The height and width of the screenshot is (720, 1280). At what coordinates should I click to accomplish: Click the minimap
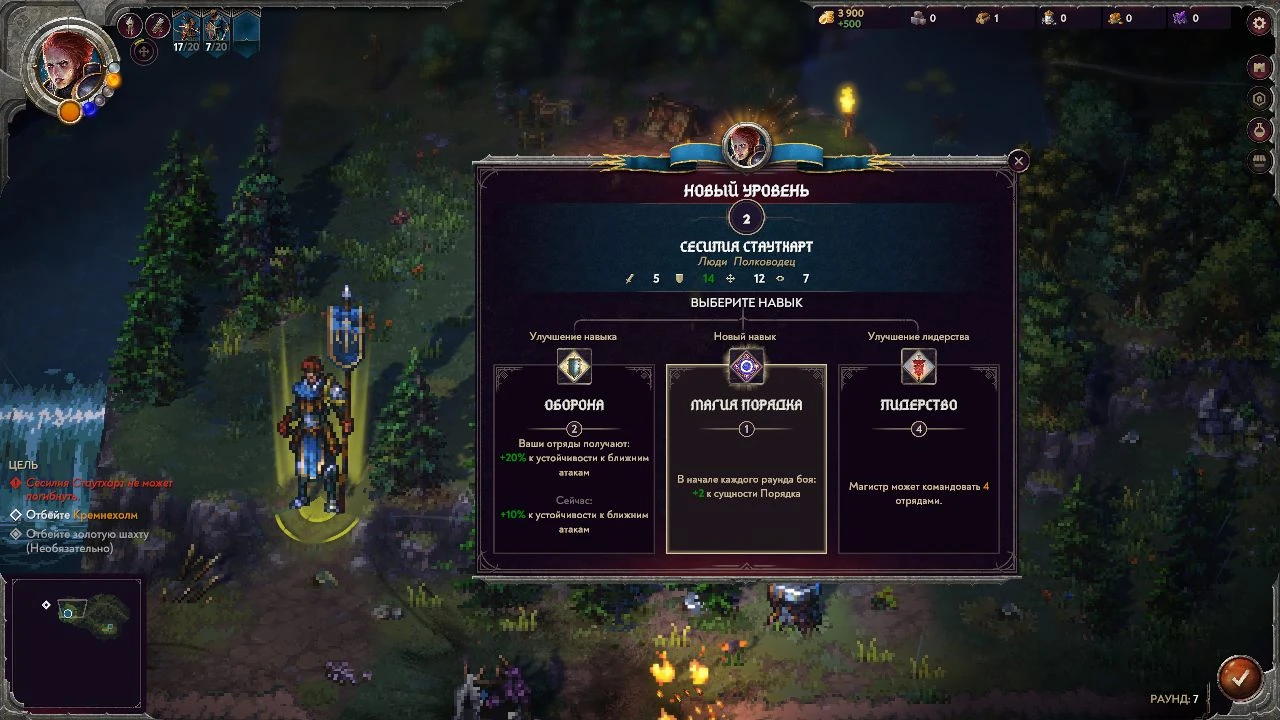coord(76,641)
